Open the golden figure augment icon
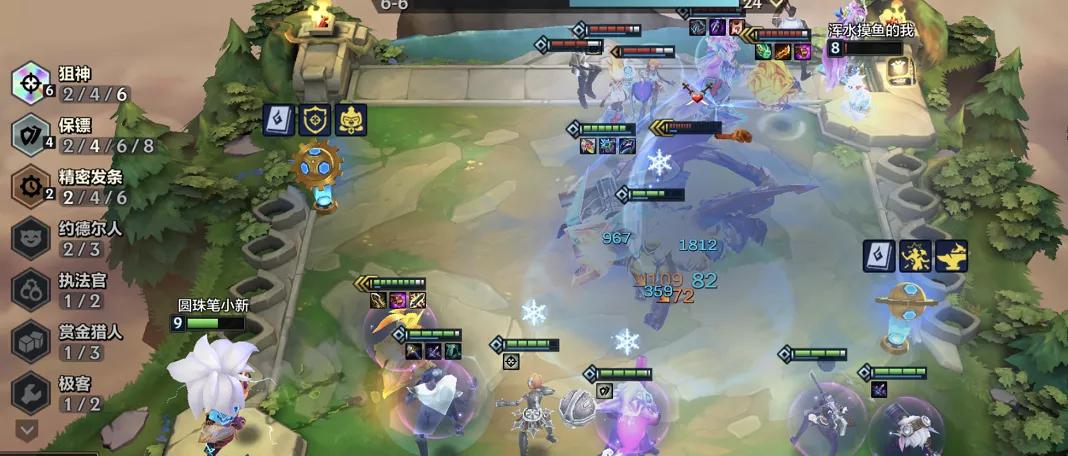The height and width of the screenshot is (456, 1068). [915, 256]
